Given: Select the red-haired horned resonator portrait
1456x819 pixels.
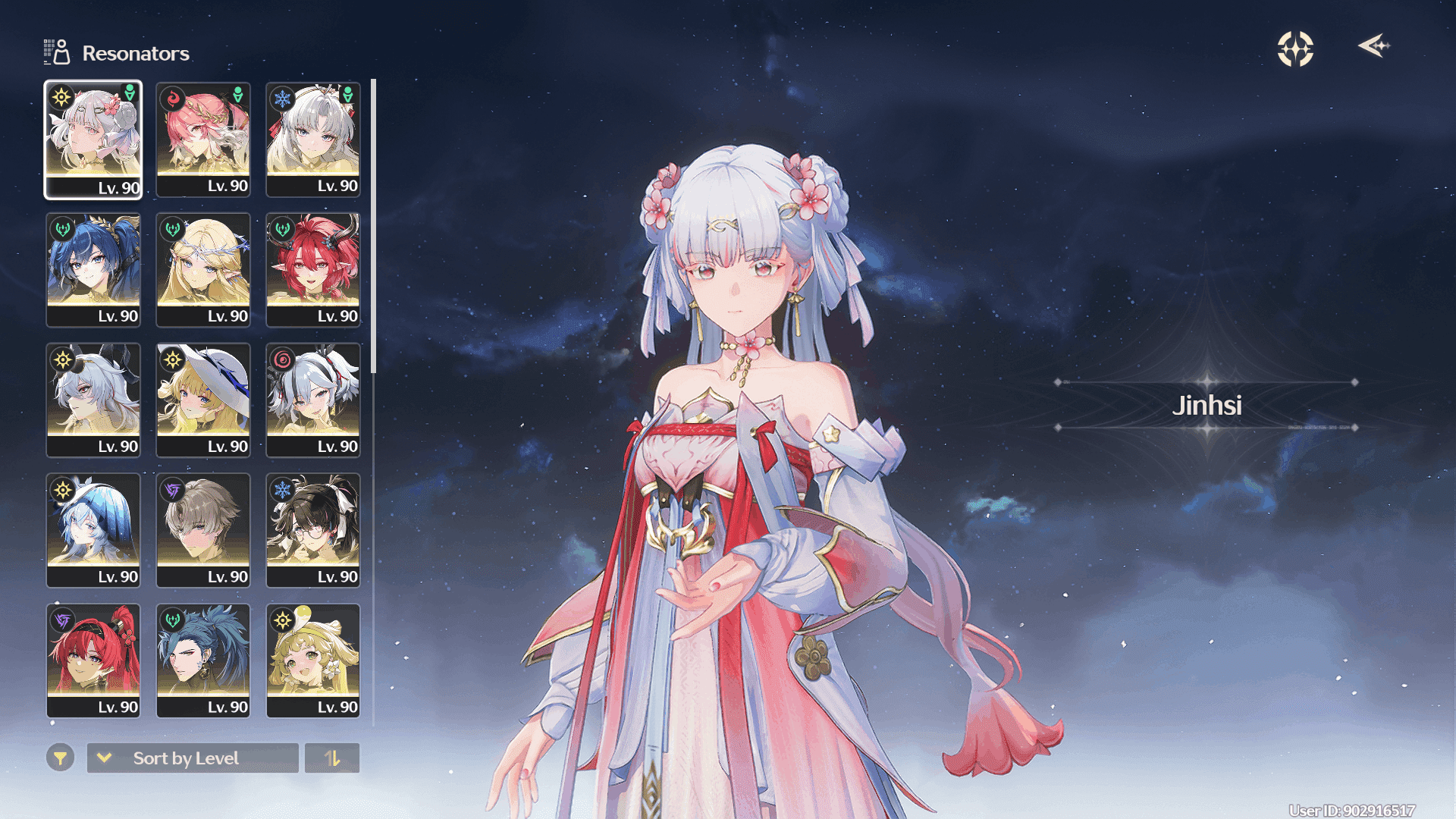Looking at the screenshot, I should 313,269.
